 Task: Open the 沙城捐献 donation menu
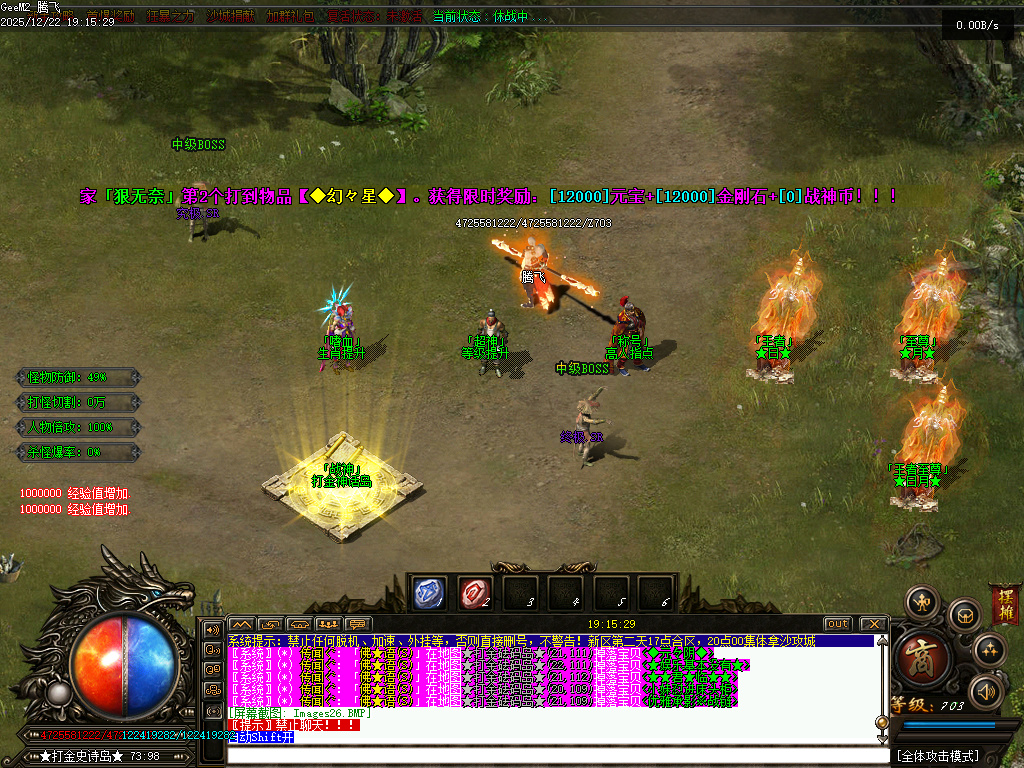[230, 17]
